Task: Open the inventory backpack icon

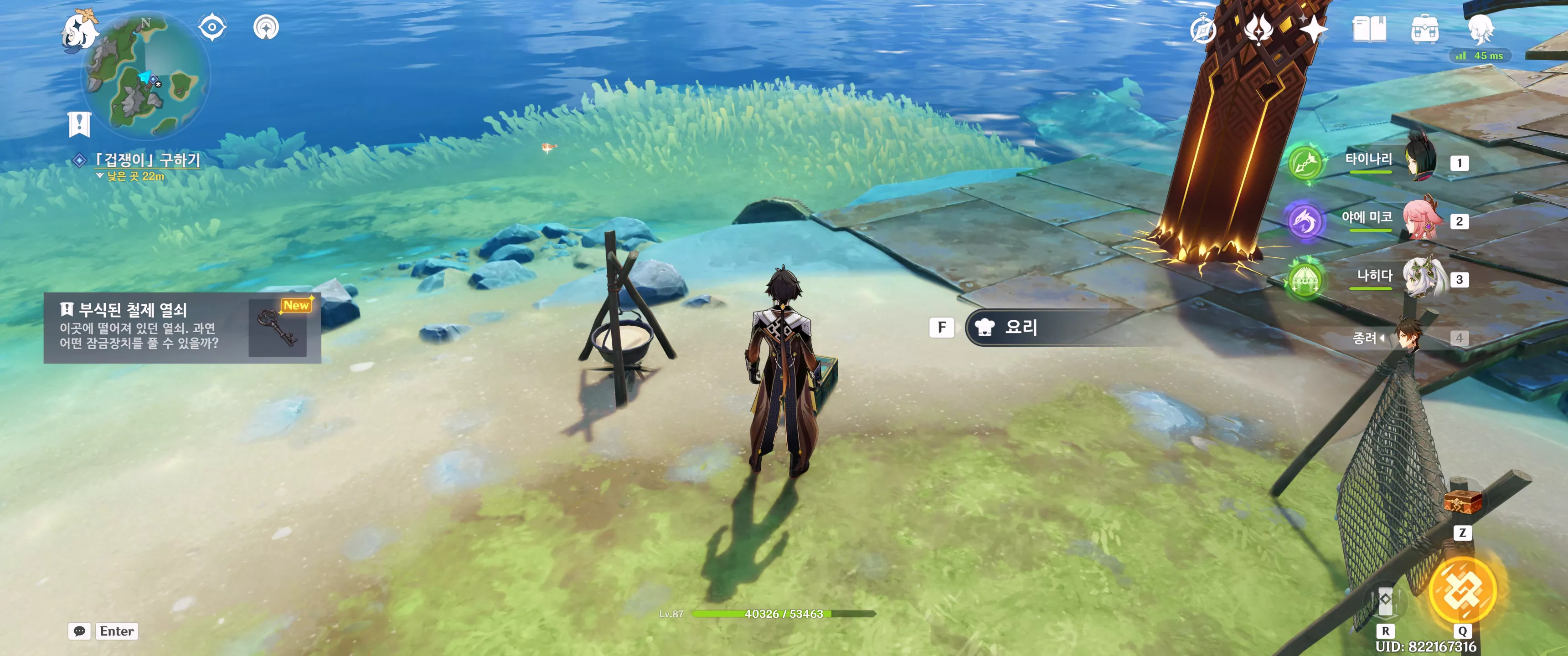Action: 1424,29
